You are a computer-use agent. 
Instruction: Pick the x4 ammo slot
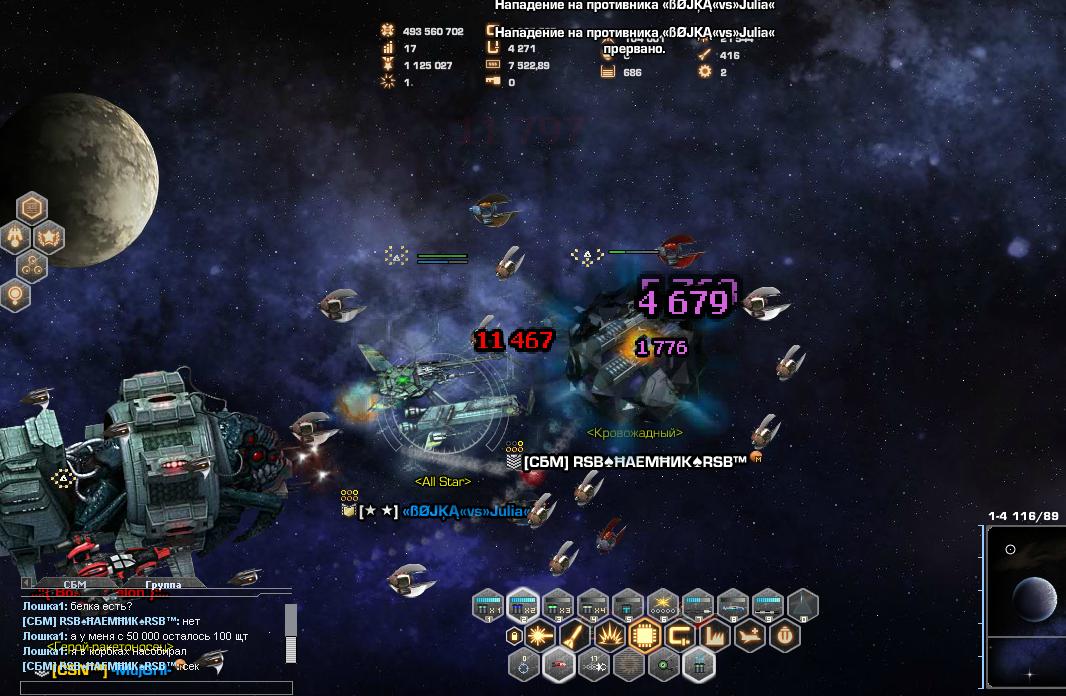coord(593,605)
